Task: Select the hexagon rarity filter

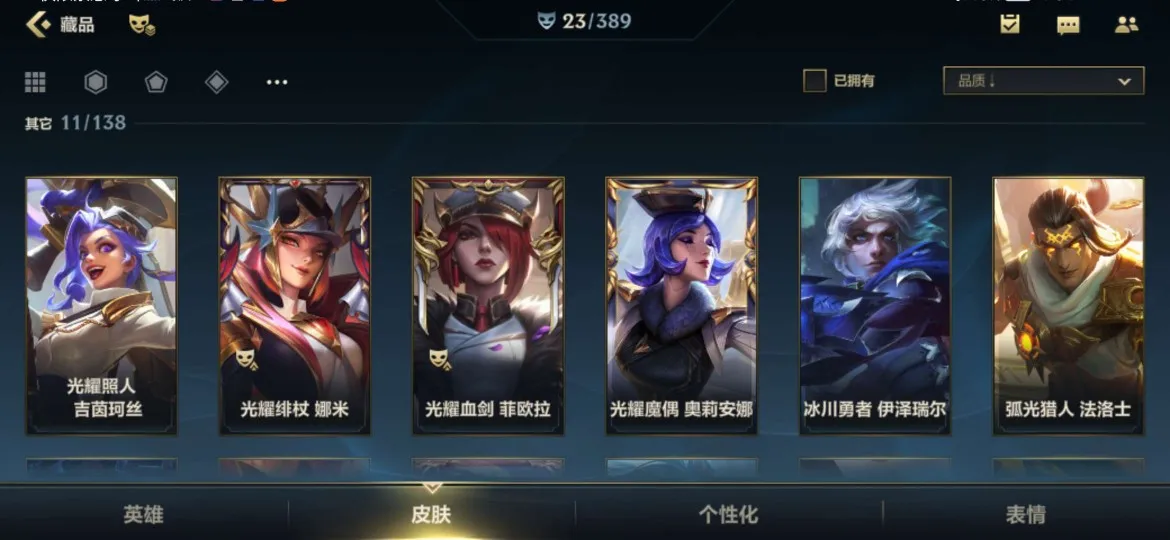Action: click(x=95, y=82)
